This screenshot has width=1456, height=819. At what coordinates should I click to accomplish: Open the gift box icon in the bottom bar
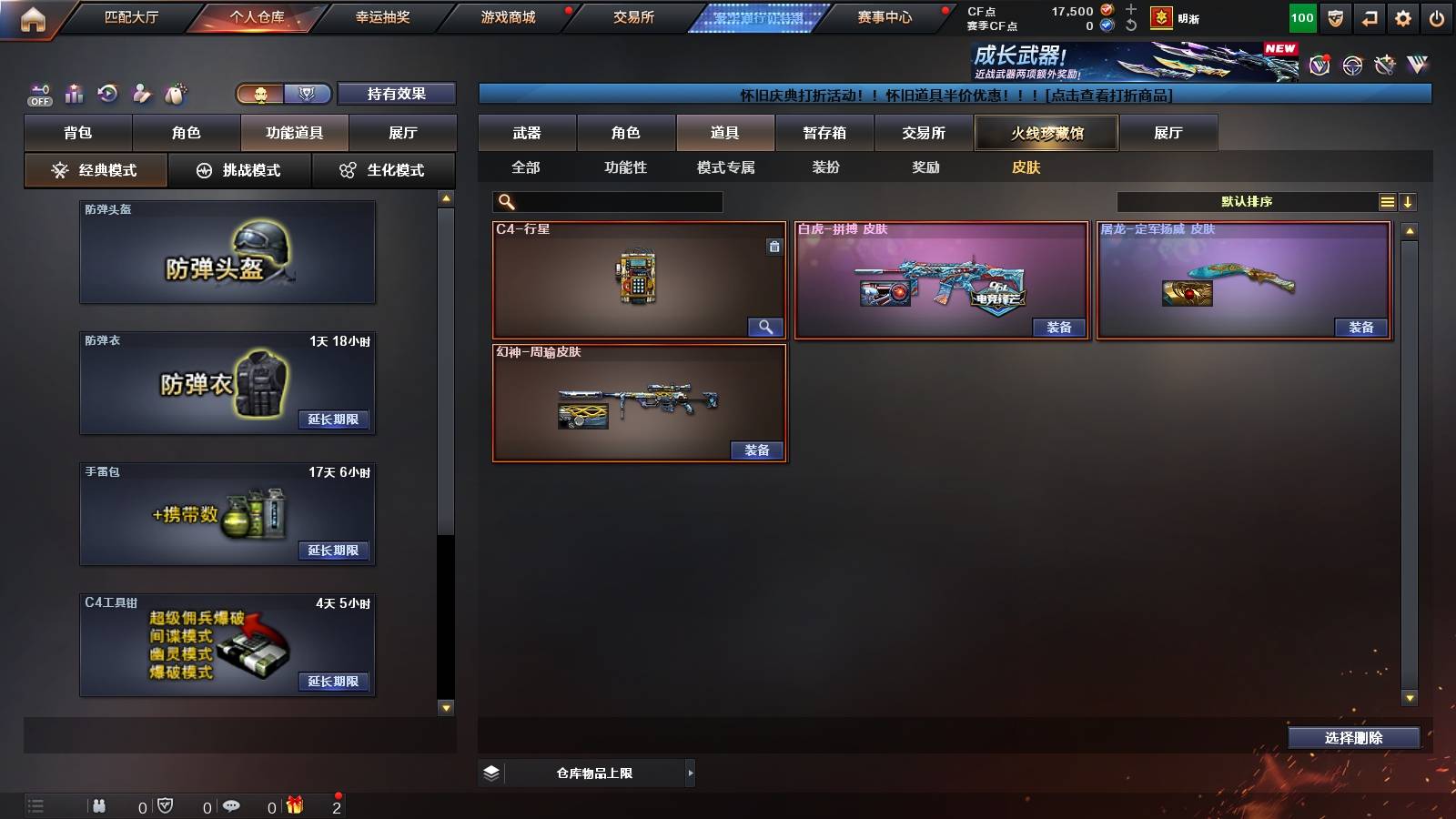point(295,806)
